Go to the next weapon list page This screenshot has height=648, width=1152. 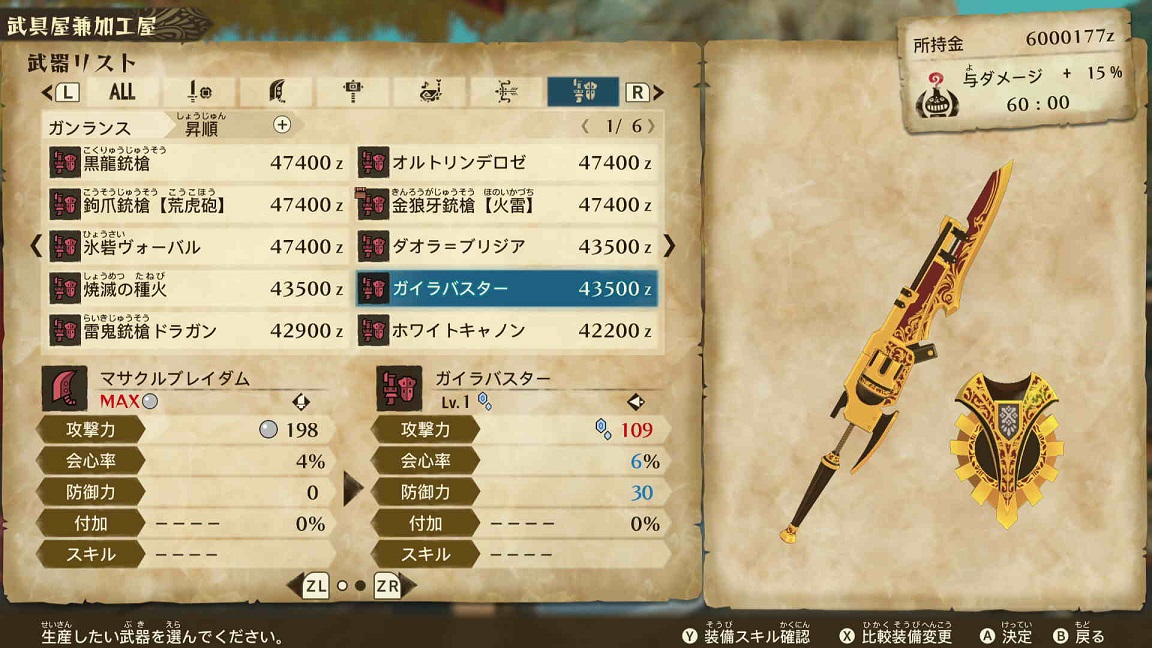[669, 245]
